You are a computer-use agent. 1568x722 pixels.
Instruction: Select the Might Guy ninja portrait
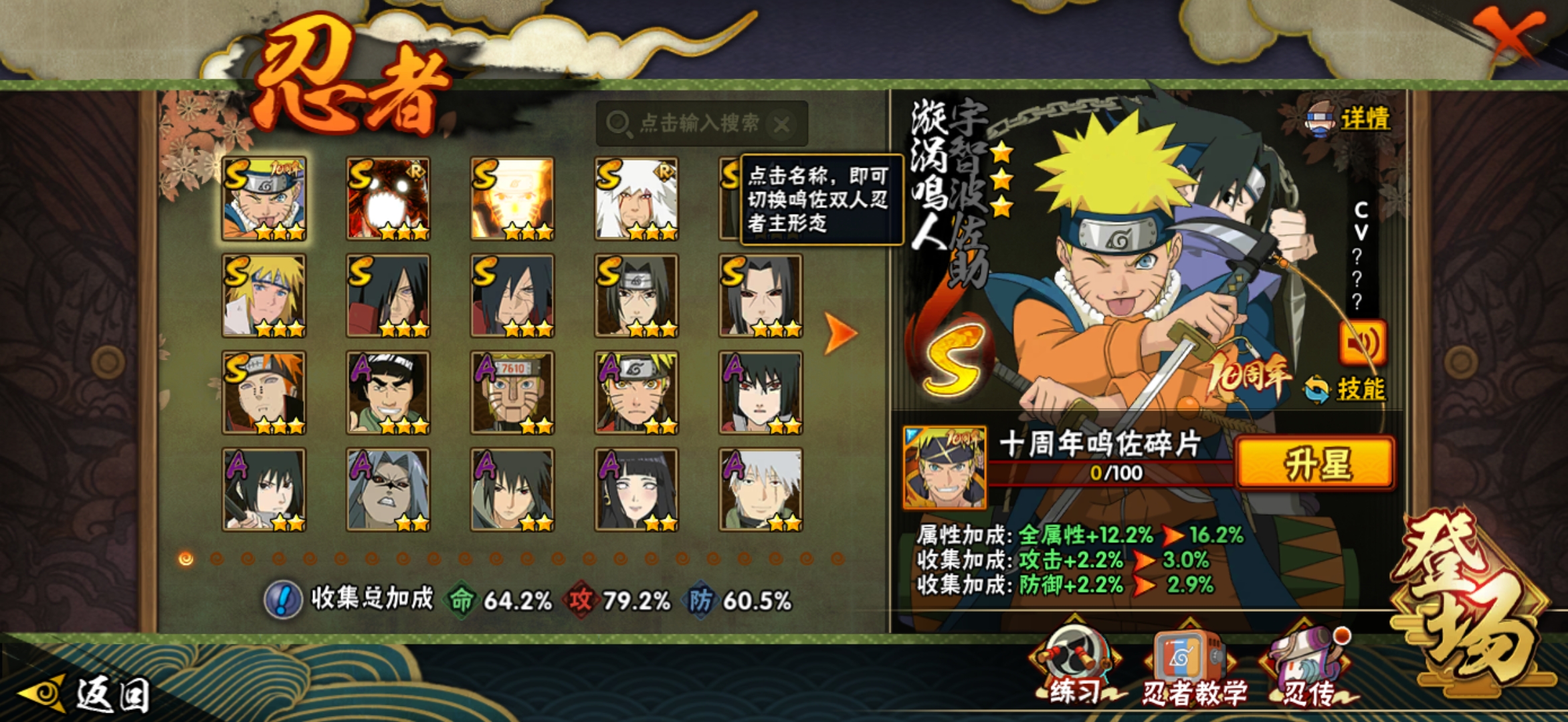point(388,392)
